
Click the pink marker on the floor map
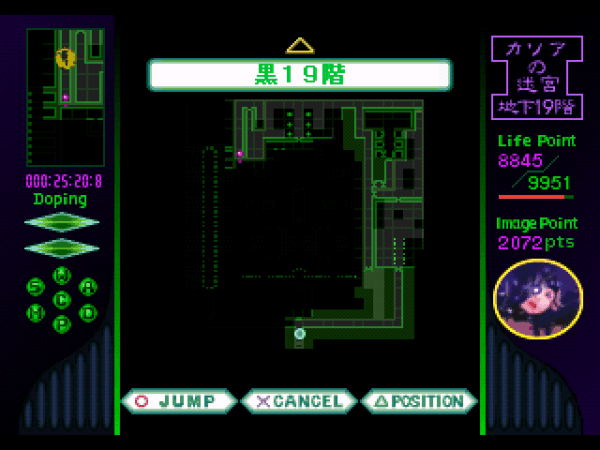[240, 154]
